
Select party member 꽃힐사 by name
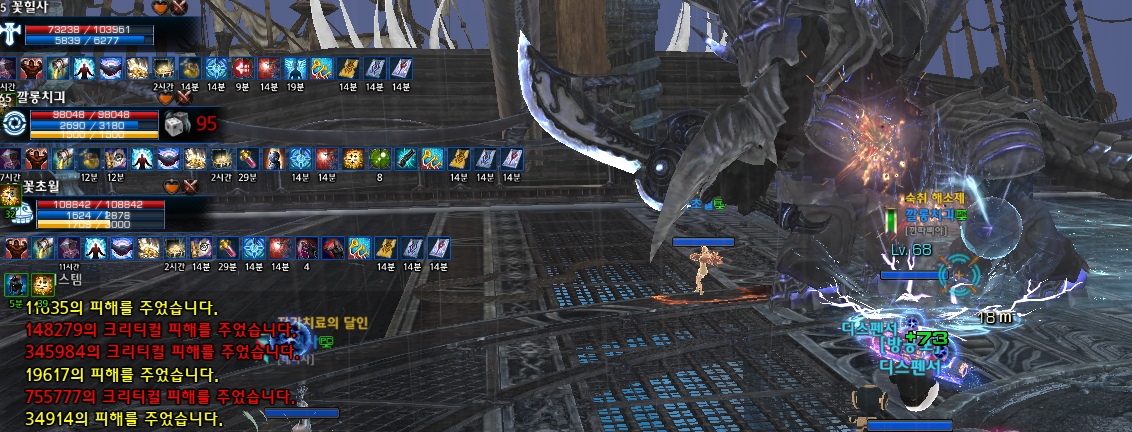tap(37, 7)
